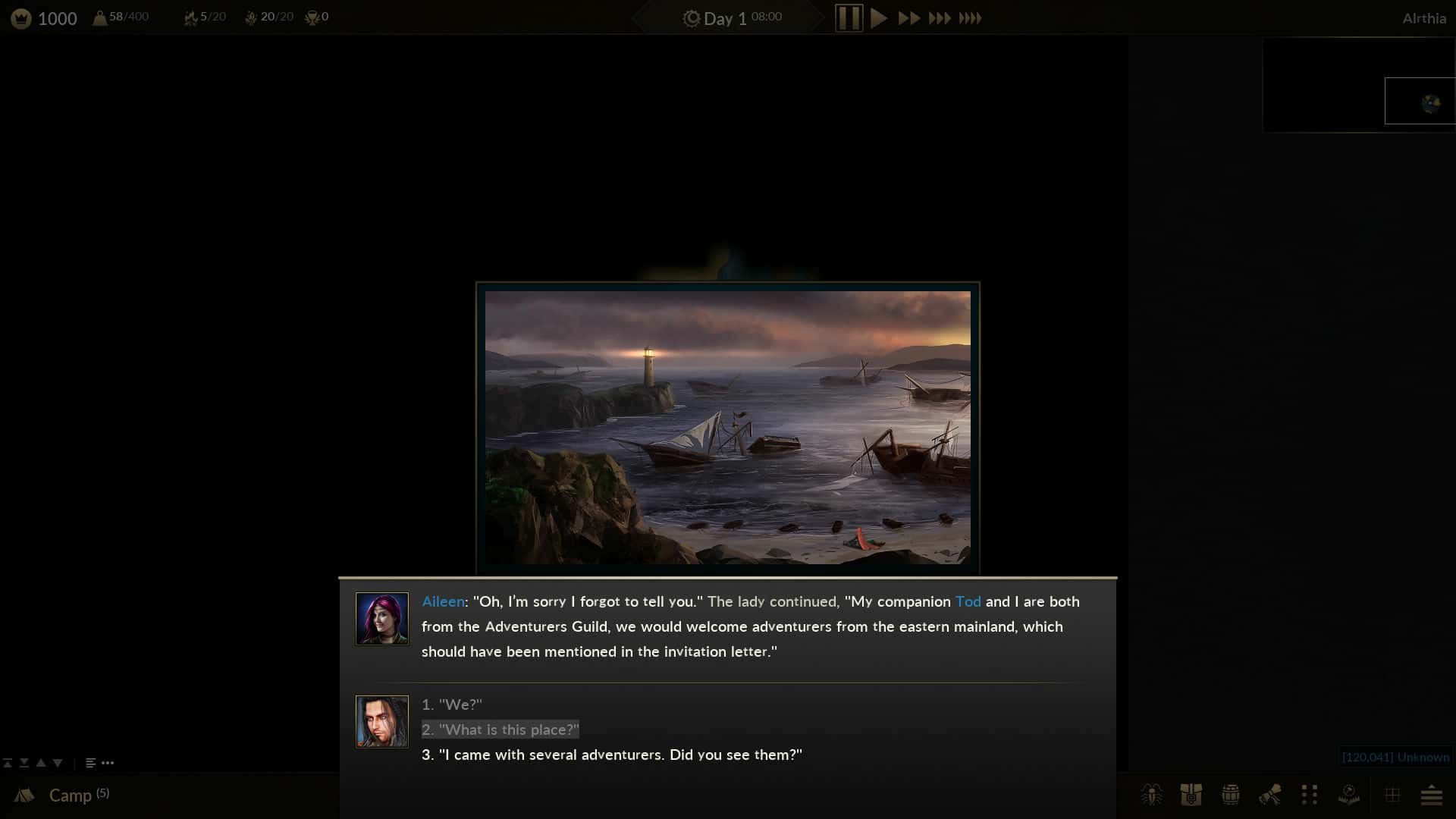Click the barrel stockpile icon
The width and height of the screenshot is (1456, 819).
(1231, 795)
